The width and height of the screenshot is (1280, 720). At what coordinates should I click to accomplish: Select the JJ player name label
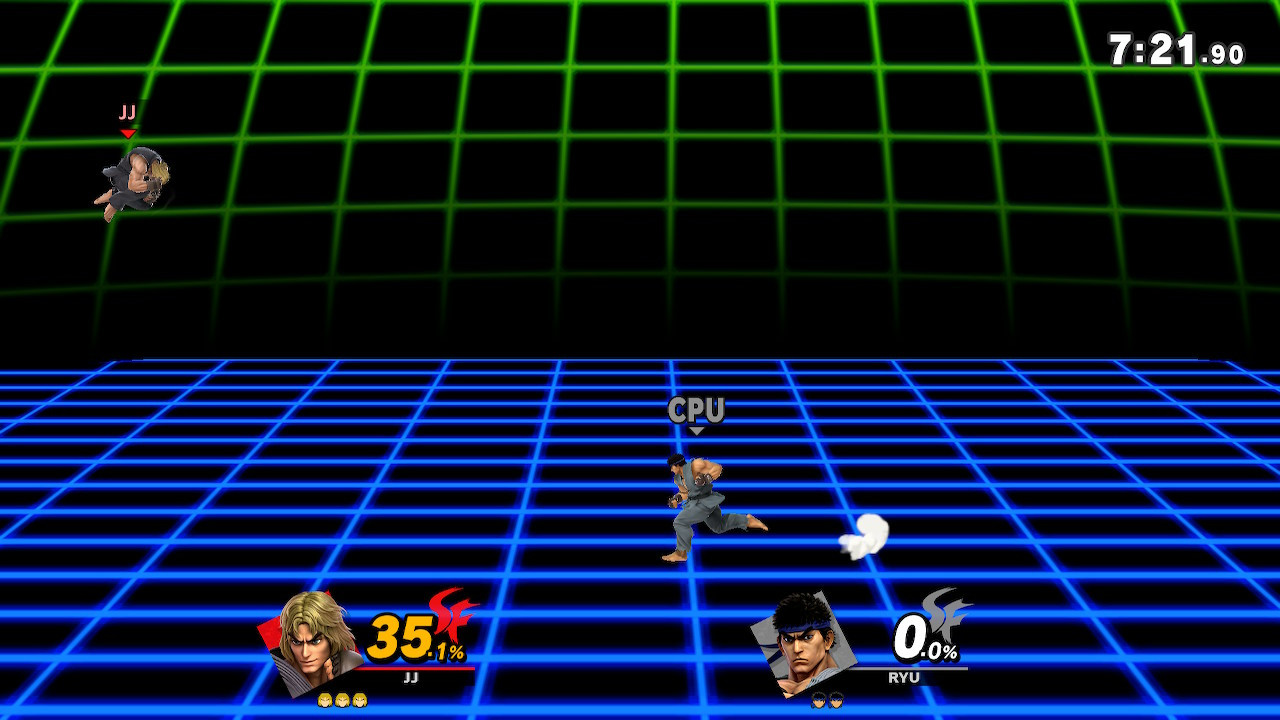410,677
